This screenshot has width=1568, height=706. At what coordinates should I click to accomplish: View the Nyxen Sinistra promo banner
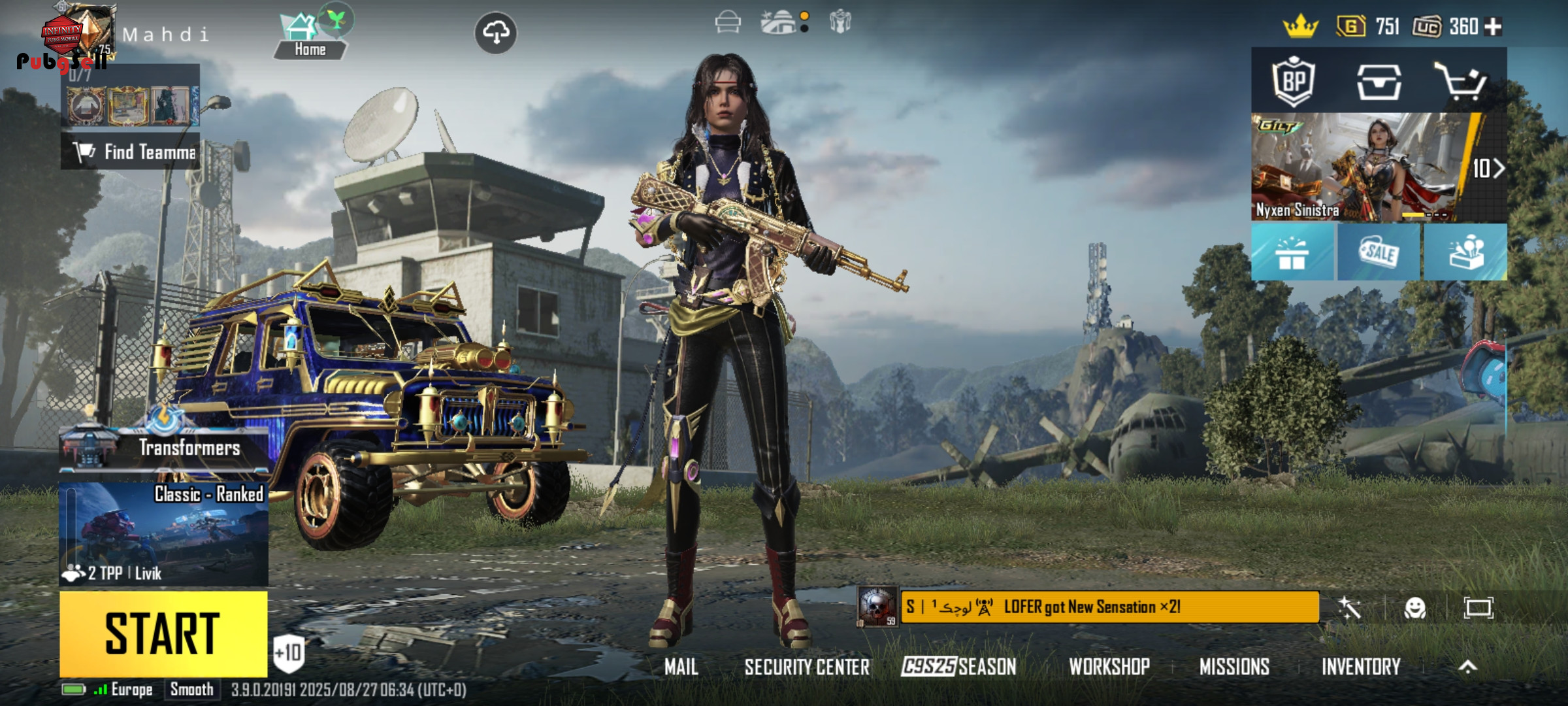(x=1359, y=168)
